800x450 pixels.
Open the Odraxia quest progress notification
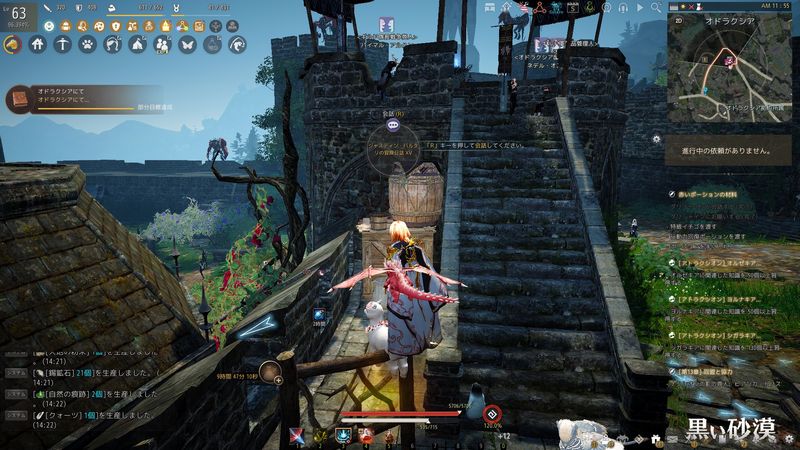pos(70,100)
